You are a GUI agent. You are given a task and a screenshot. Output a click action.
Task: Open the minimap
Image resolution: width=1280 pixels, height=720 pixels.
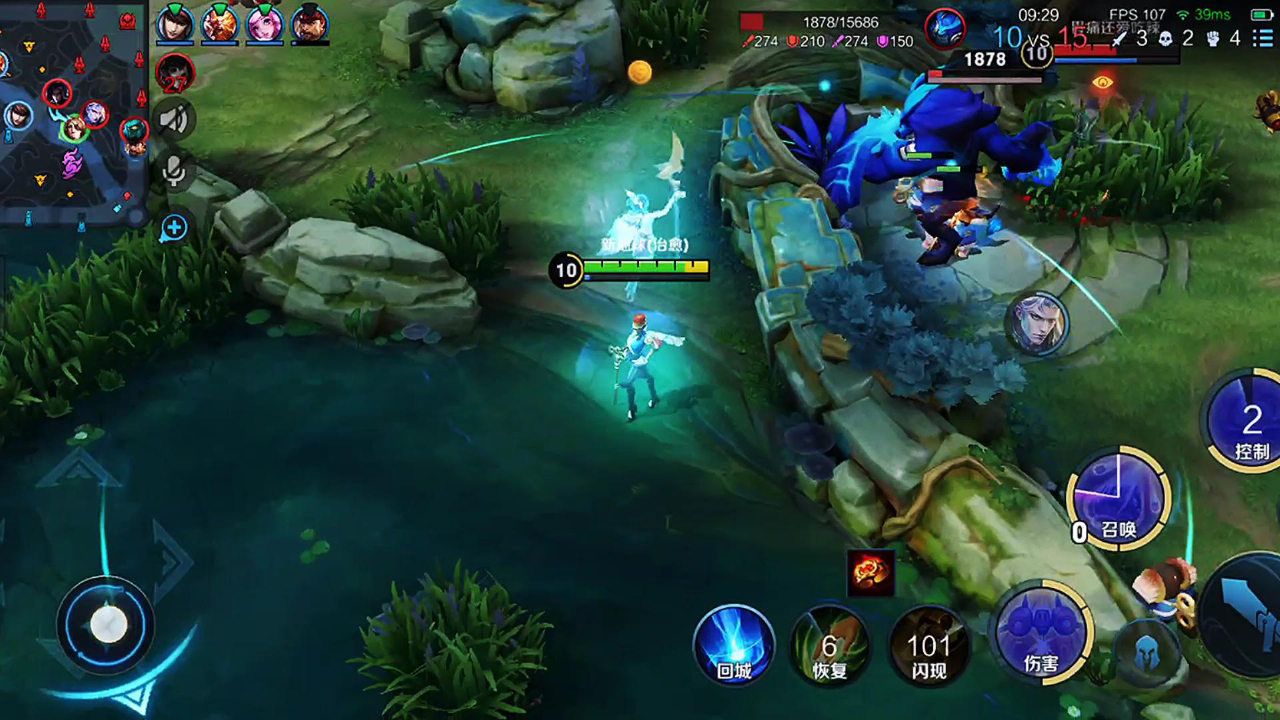(72, 110)
